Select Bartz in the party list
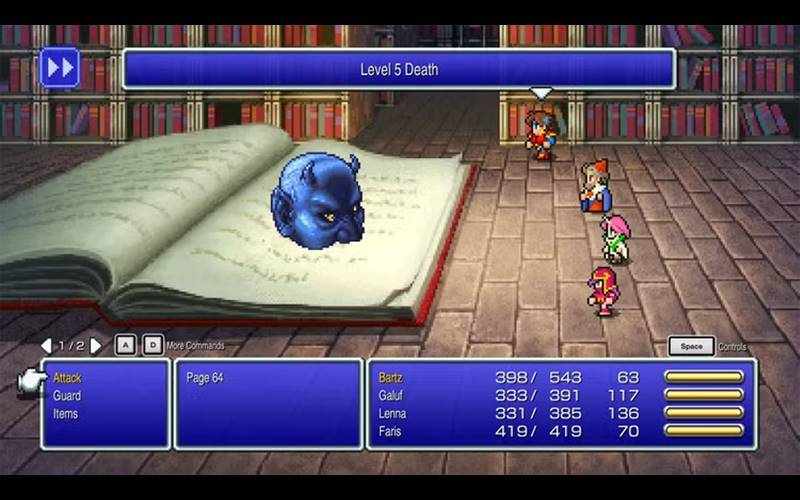Screen dimensions: 800x500 pos(390,378)
